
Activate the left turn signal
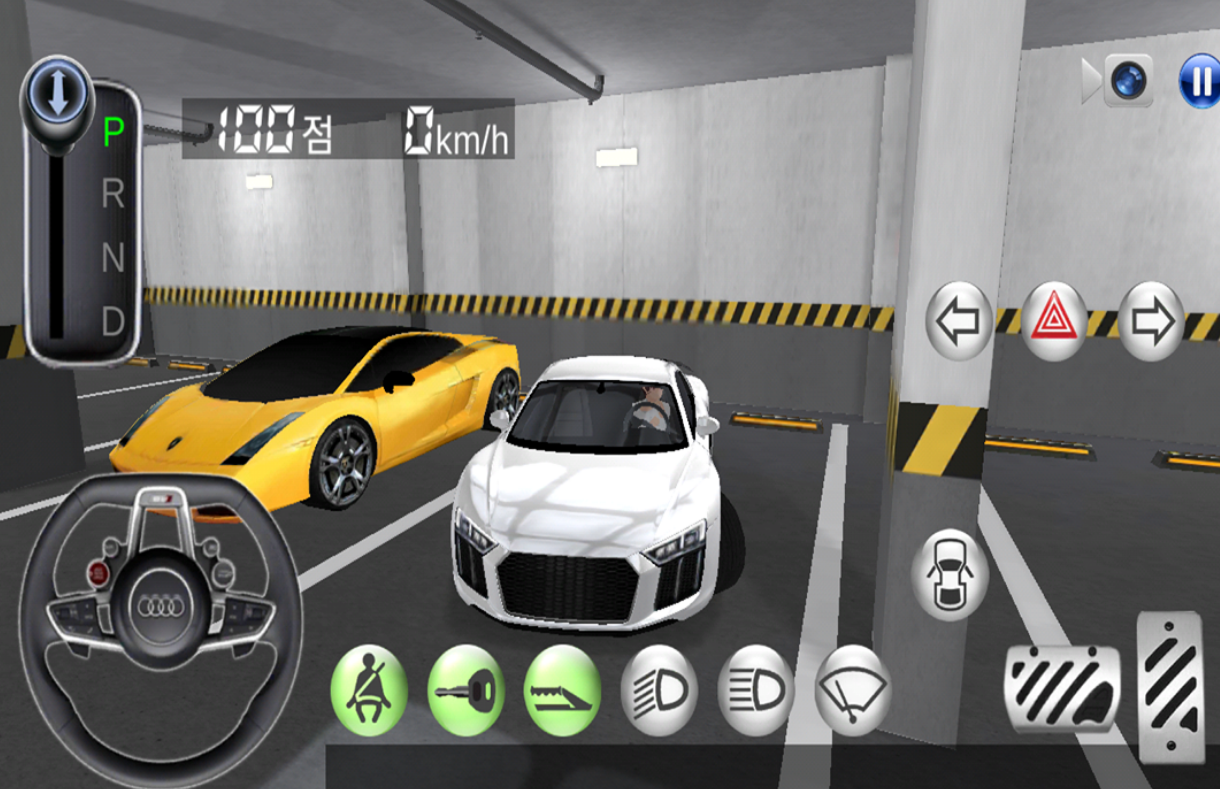tap(959, 321)
